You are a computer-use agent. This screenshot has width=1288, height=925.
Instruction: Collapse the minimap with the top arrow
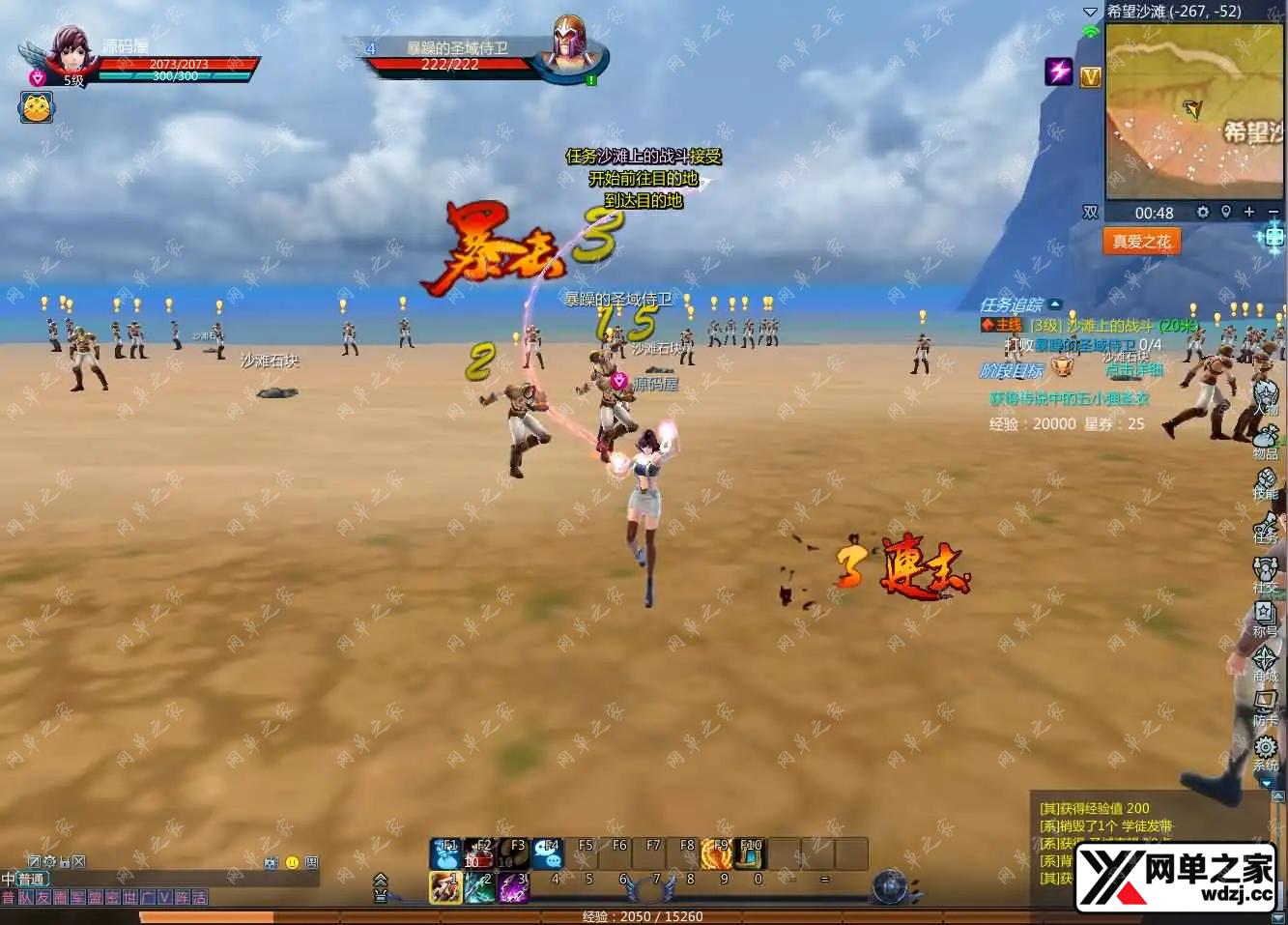point(1090,12)
